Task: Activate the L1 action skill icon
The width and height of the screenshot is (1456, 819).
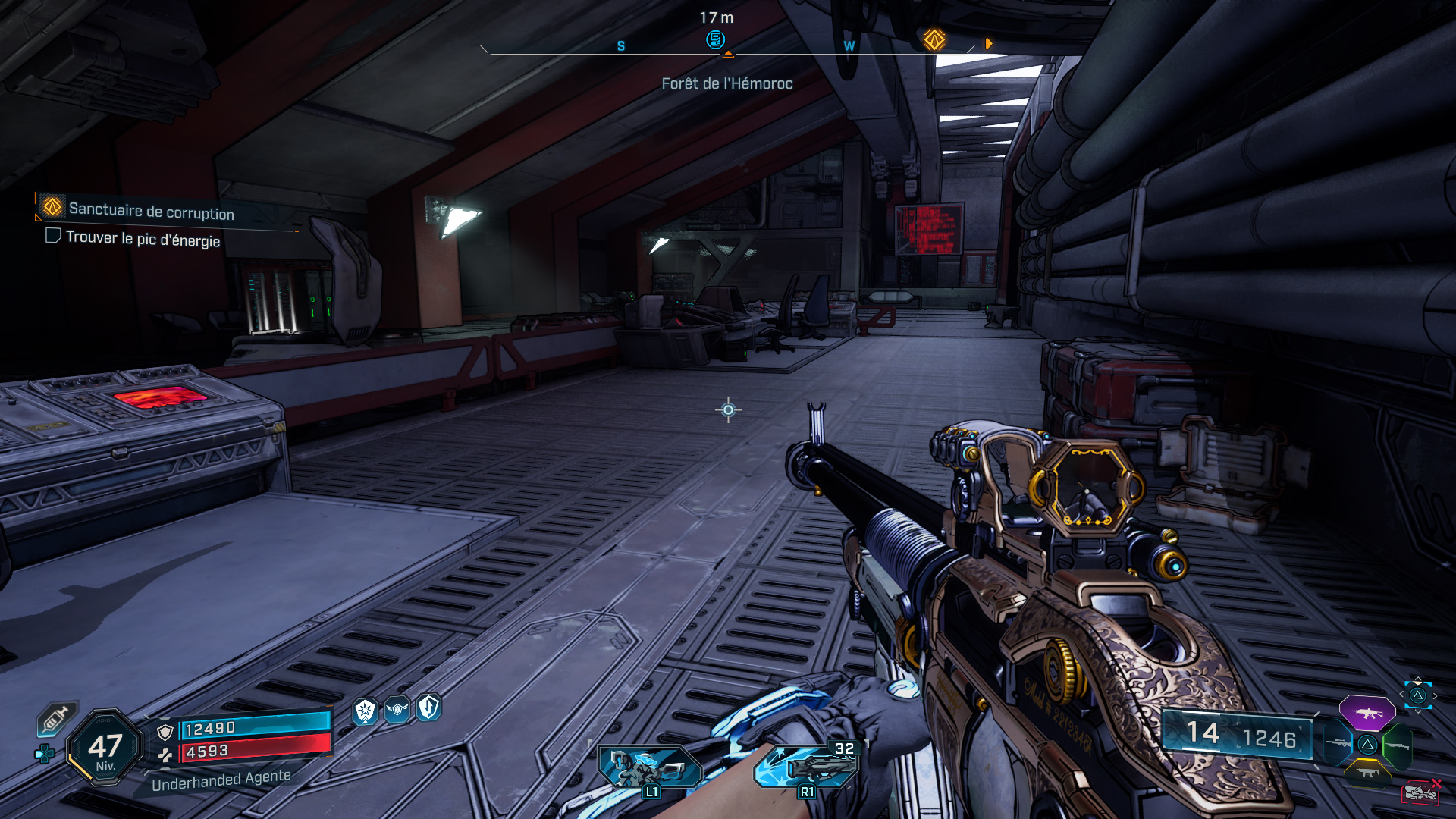Action: tap(650, 767)
